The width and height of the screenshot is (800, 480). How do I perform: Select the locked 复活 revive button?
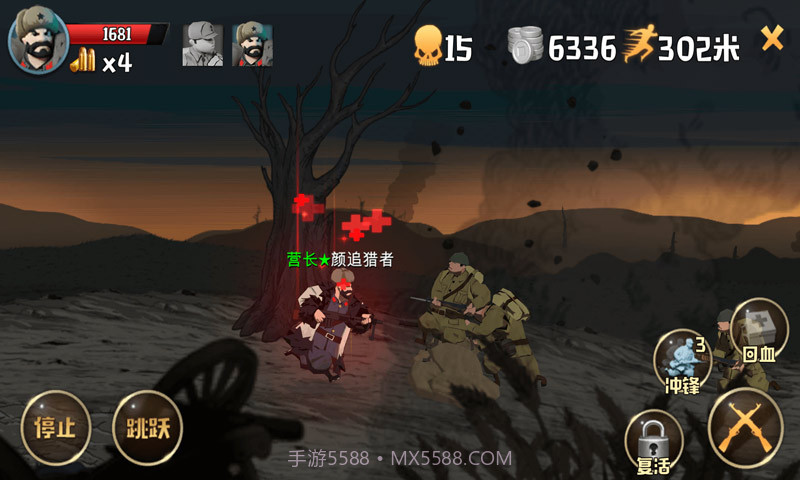653,444
